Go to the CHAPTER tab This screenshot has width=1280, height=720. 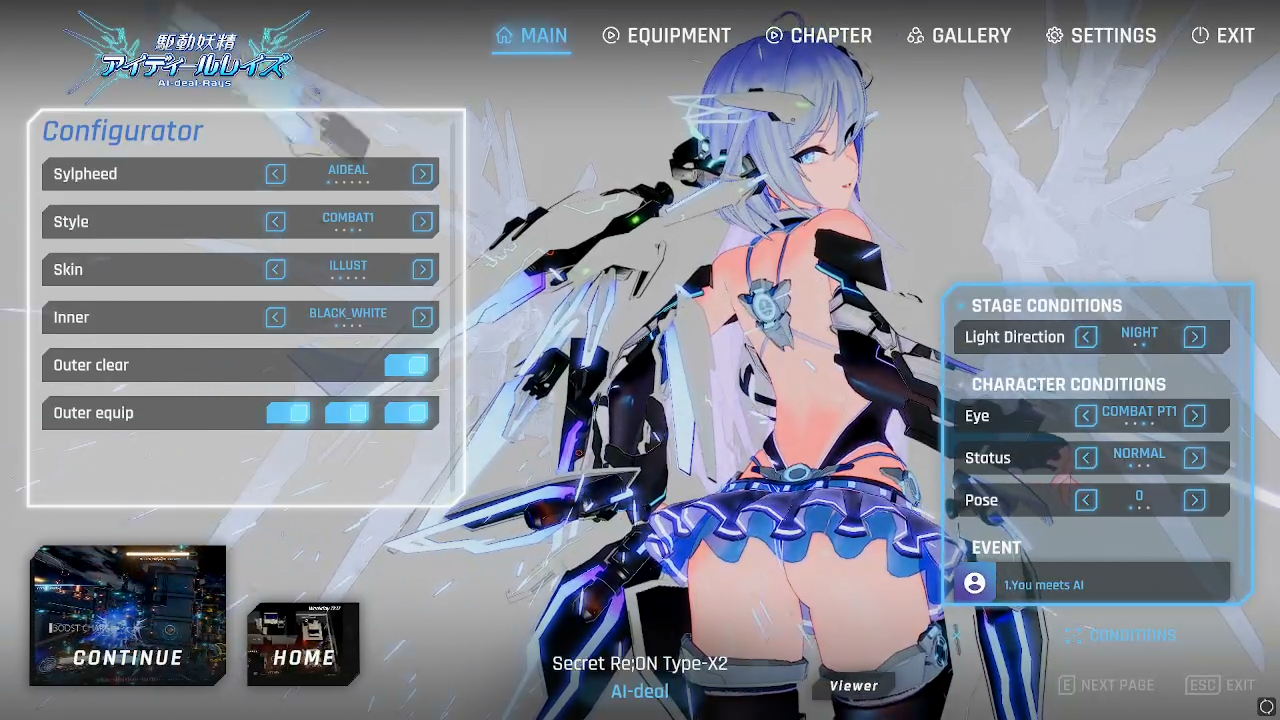coord(819,36)
